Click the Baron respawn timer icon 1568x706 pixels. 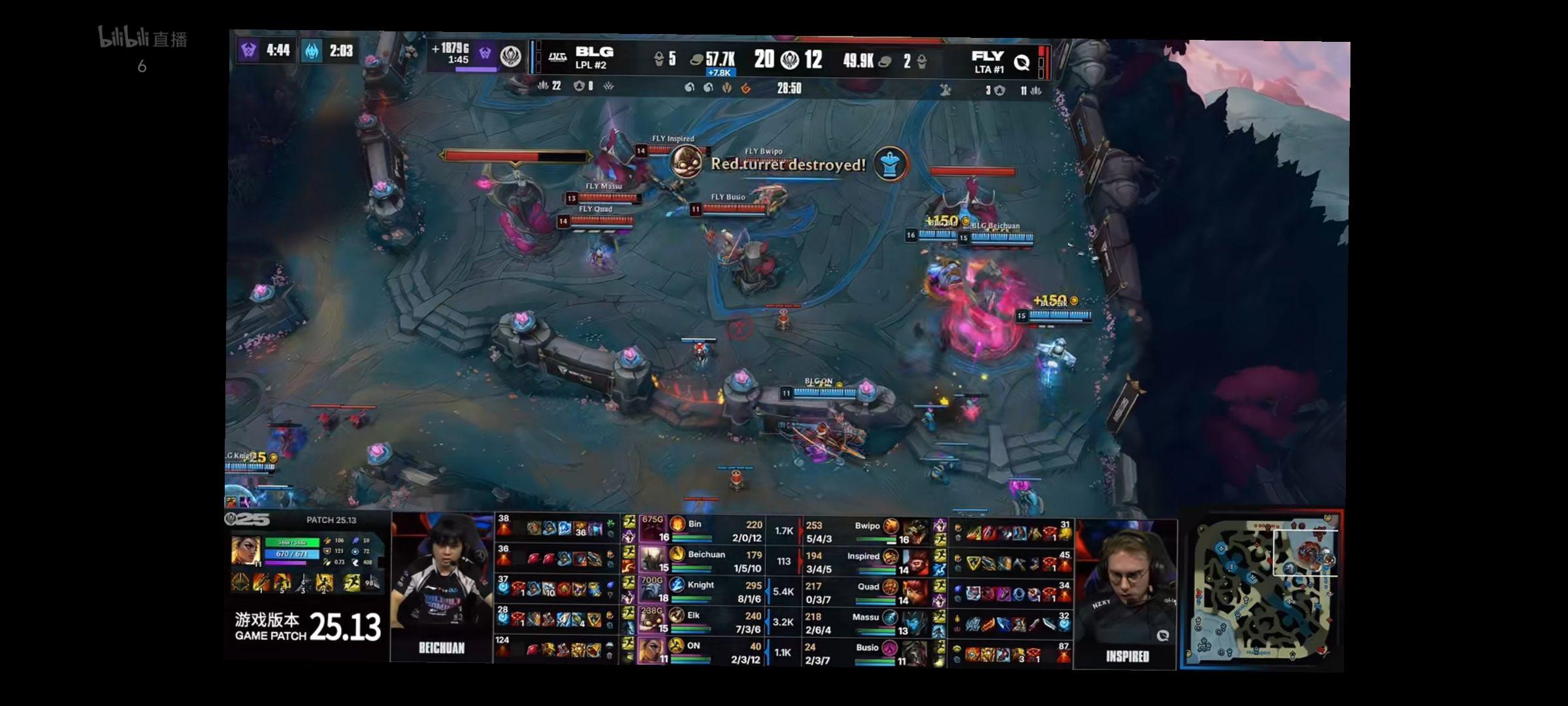[248, 50]
